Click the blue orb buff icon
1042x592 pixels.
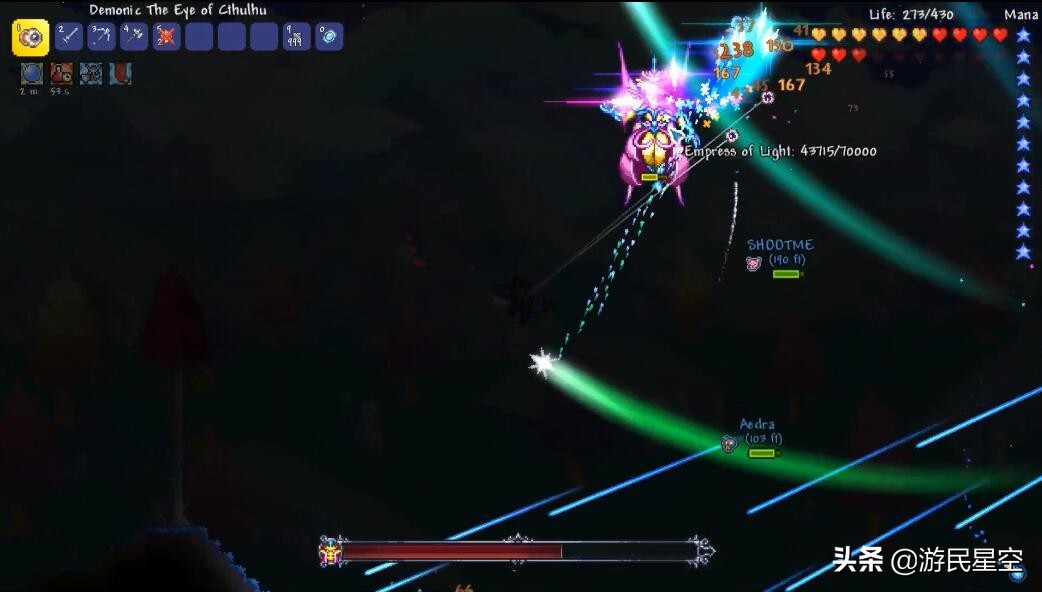click(x=32, y=73)
